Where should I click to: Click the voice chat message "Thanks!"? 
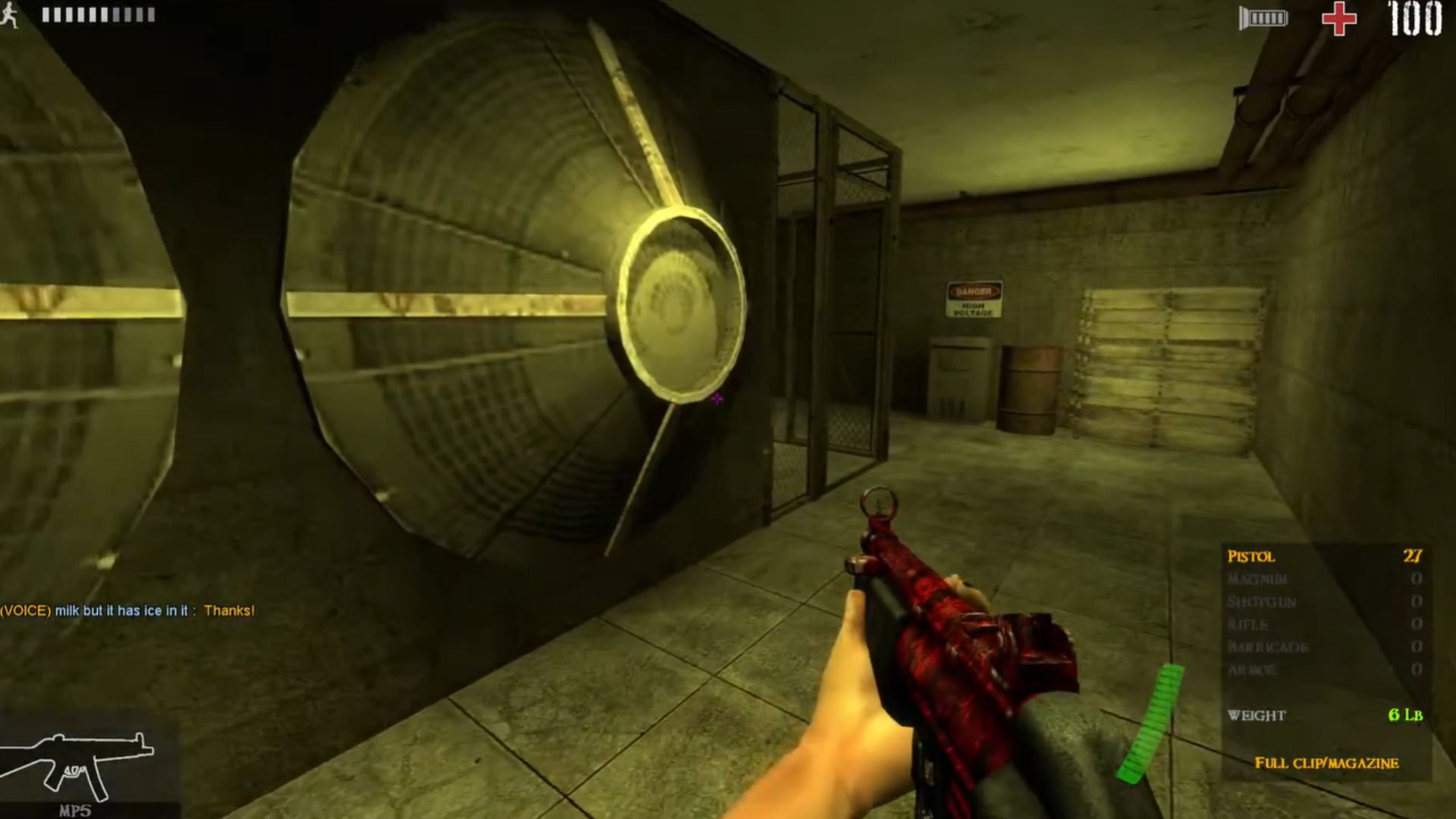(x=229, y=610)
